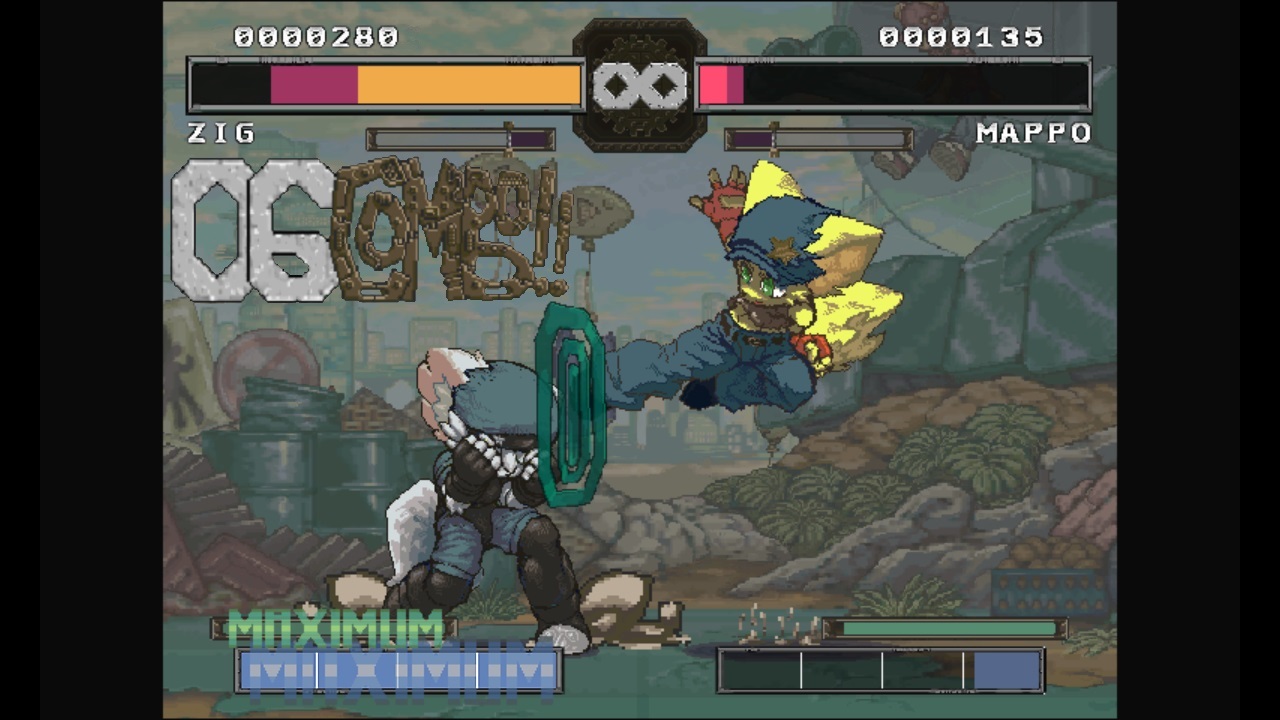Expand the green gauge above the right super meter

point(945,628)
